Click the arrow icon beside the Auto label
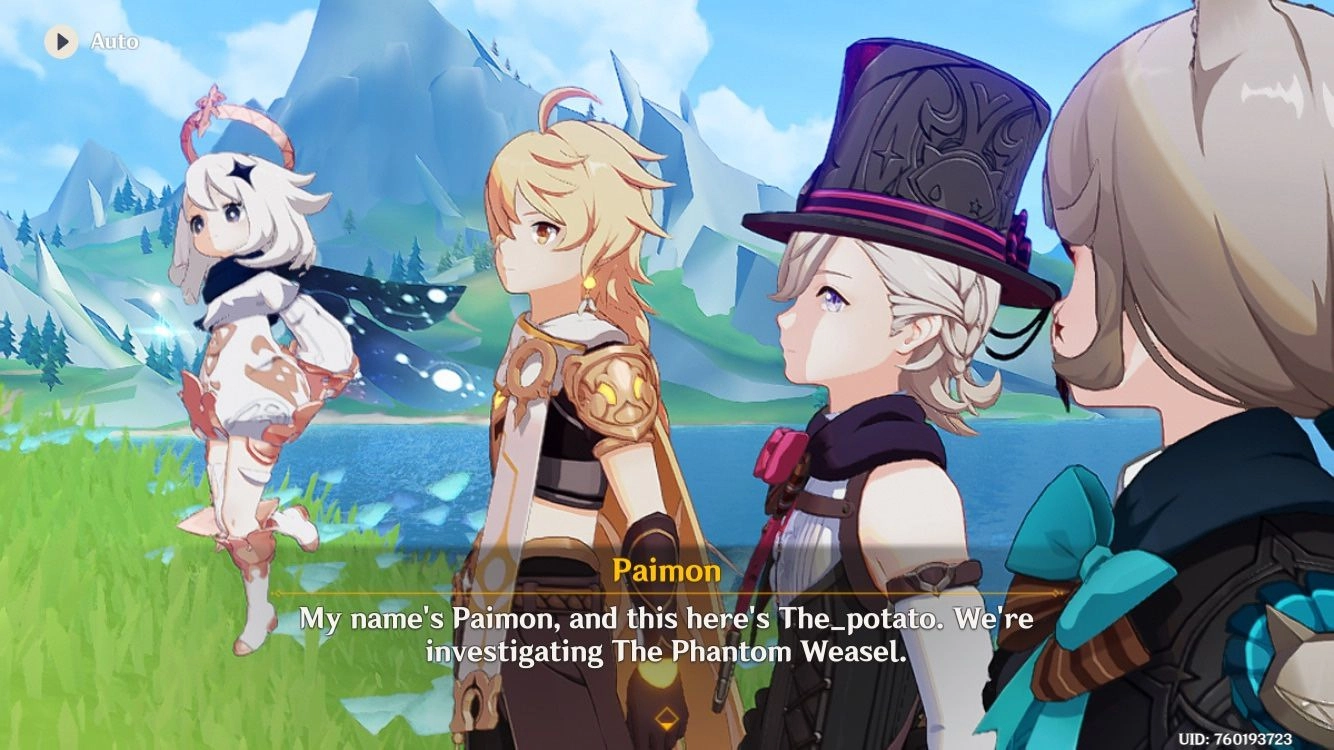This screenshot has height=750, width=1334. click(x=62, y=42)
